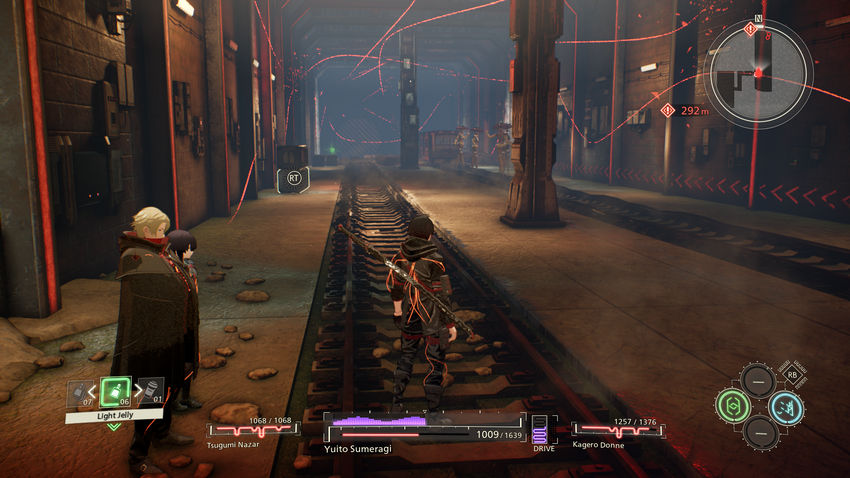Viewport: 850px width, 478px height.
Task: Open the circular minimap
Action: [x=757, y=72]
